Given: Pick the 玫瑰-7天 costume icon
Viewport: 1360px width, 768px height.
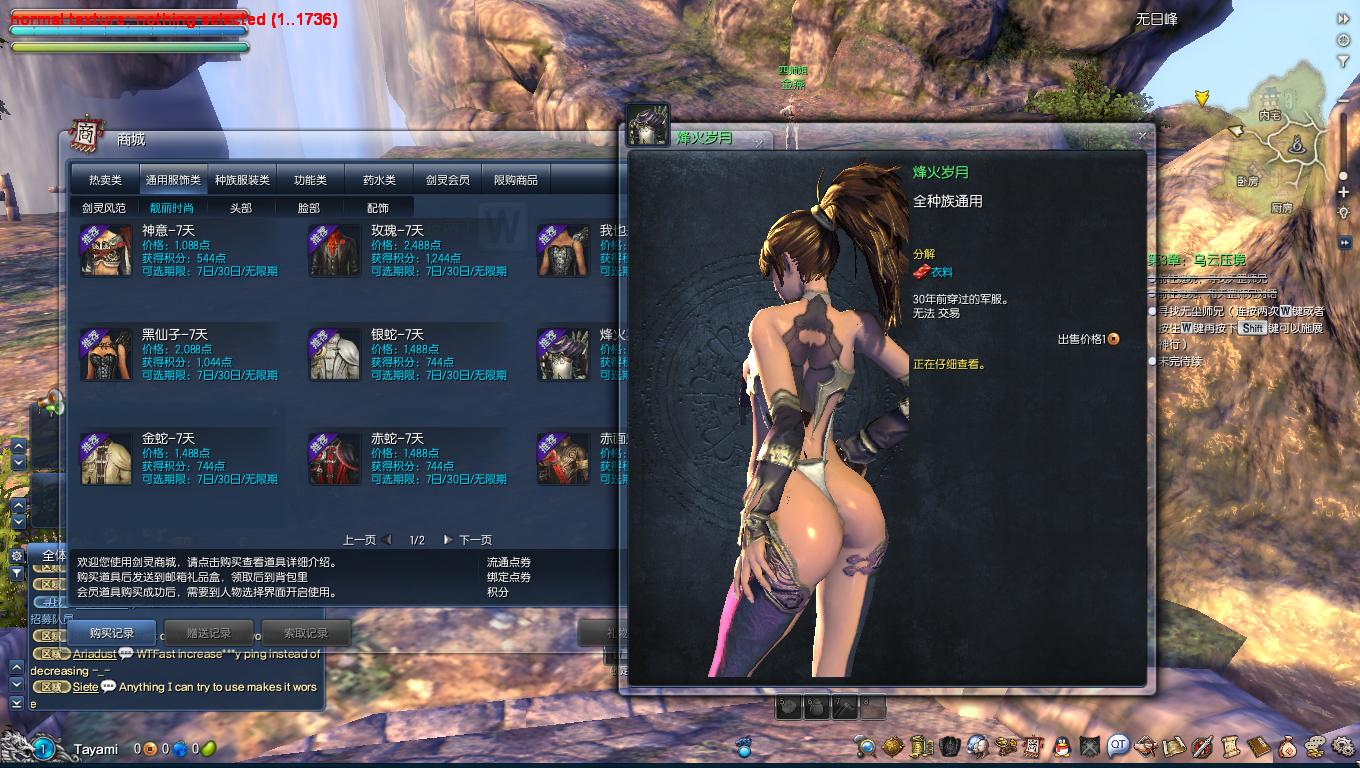Looking at the screenshot, I should tap(334, 250).
